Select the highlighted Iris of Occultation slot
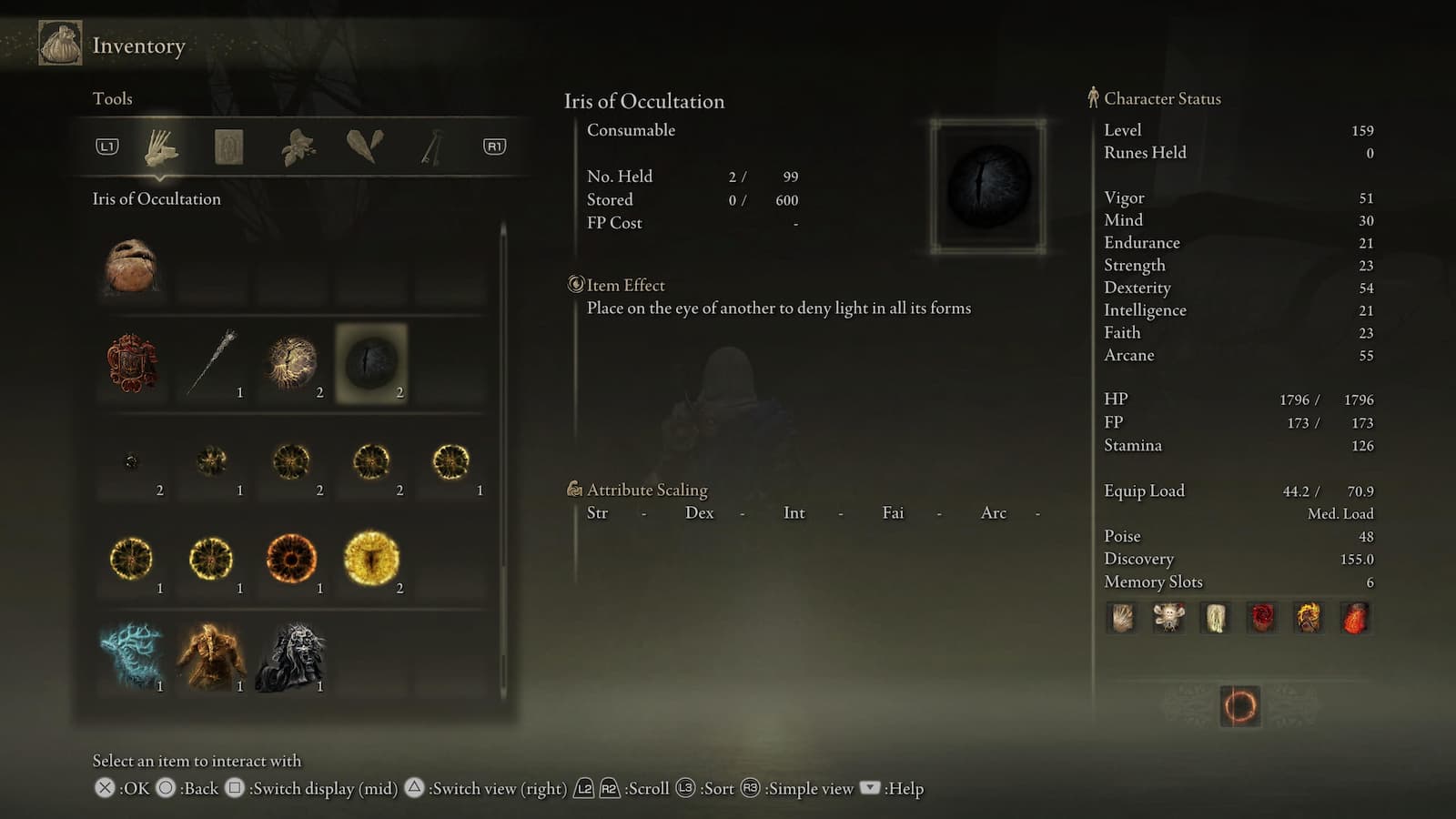The image size is (1456, 819). click(371, 362)
